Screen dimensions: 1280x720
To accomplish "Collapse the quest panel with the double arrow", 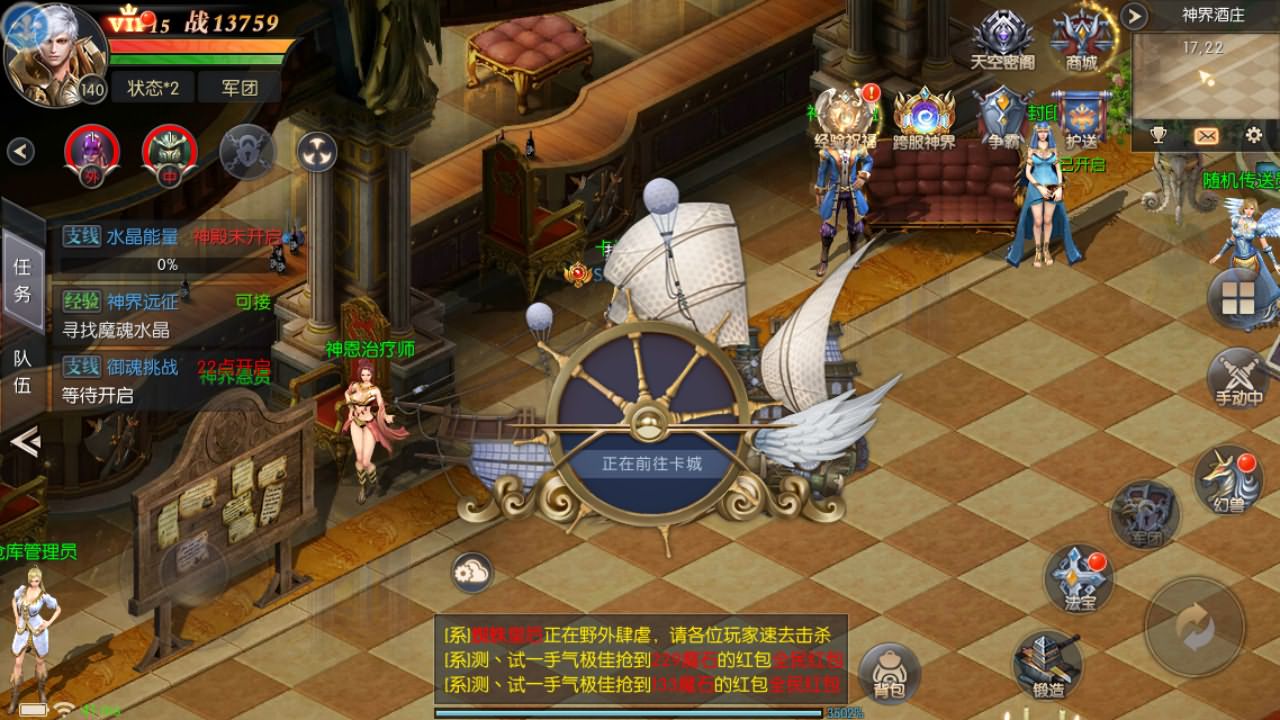I will pyautogui.click(x=23, y=440).
